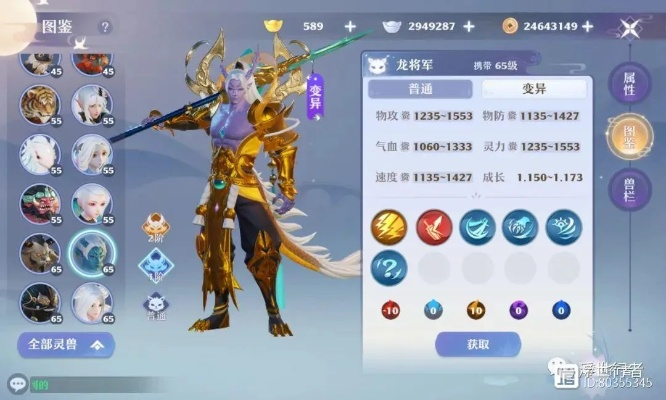
Task: Close the 图鉴 screen with the X
Action: point(630,28)
